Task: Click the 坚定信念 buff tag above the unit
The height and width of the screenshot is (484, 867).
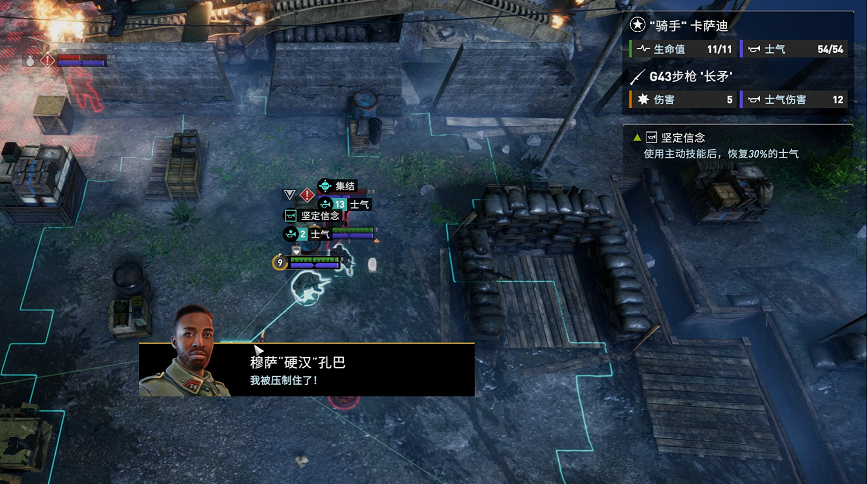Action: pos(313,215)
